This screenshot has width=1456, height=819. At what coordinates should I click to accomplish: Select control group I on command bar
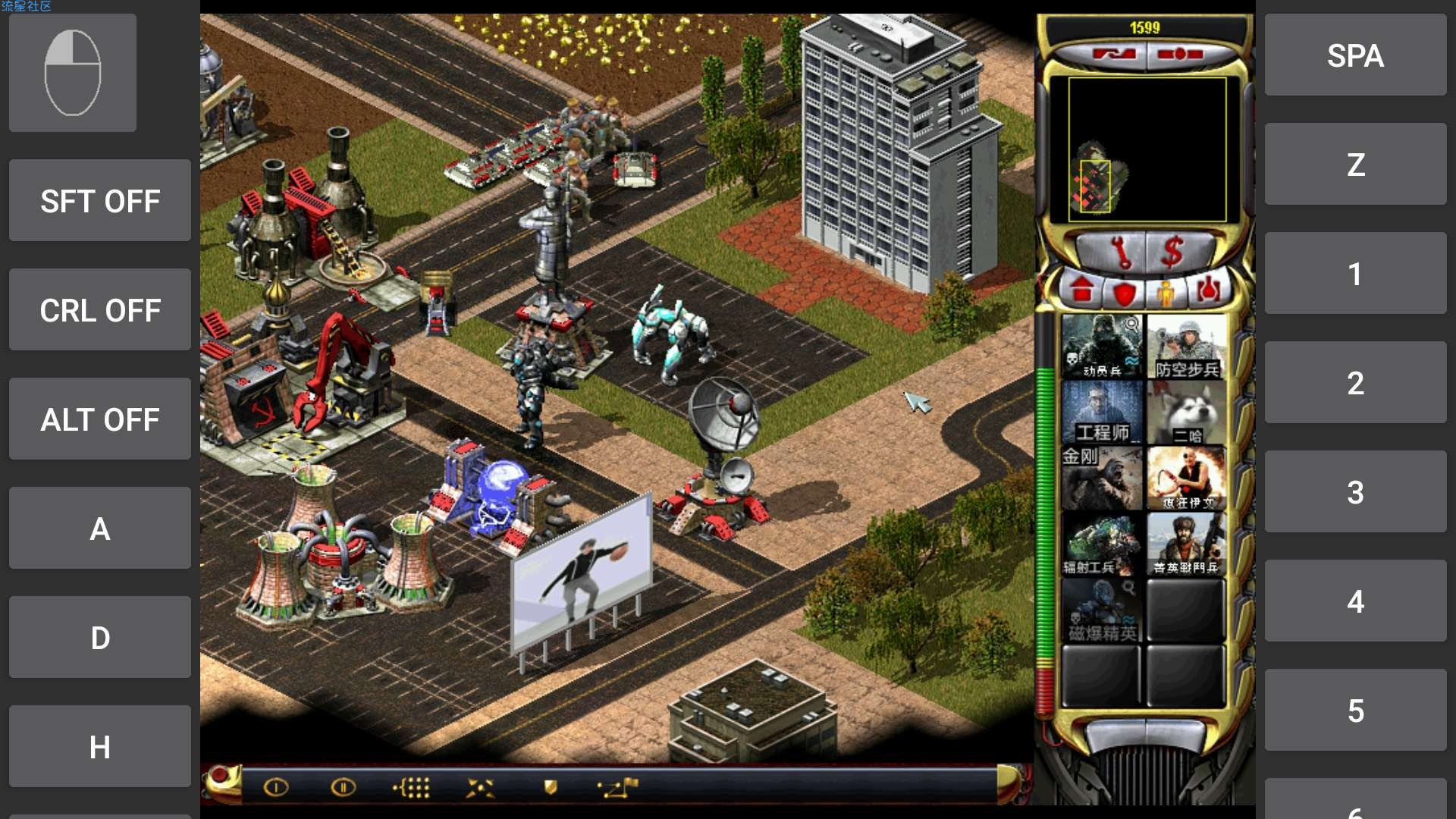click(276, 788)
